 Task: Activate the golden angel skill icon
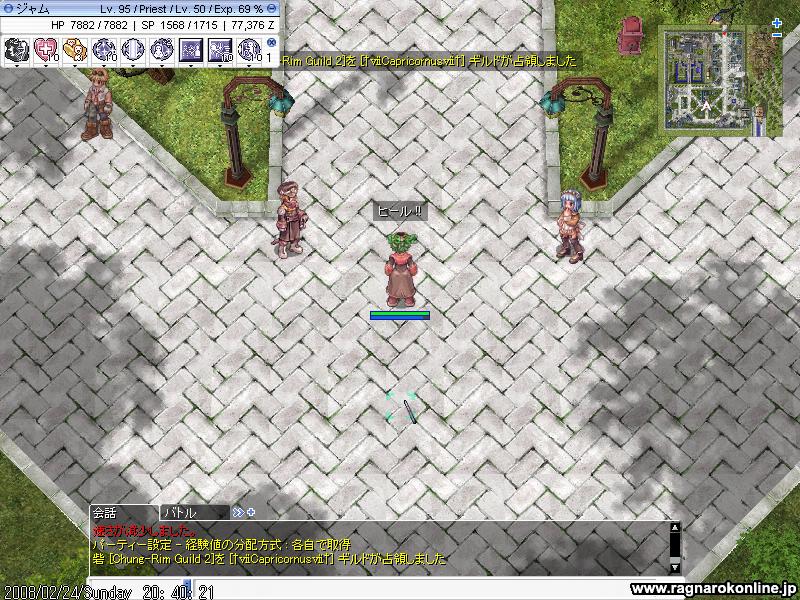click(x=75, y=48)
